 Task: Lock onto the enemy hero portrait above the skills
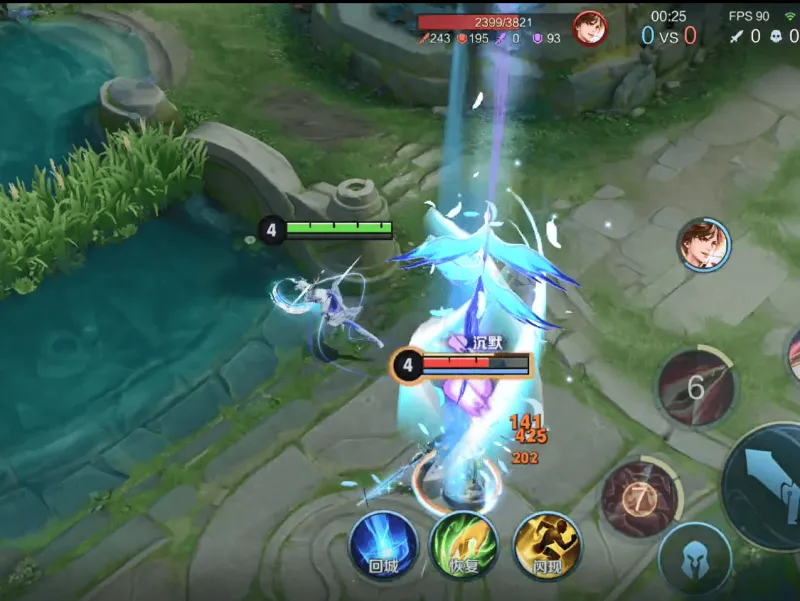tap(704, 246)
